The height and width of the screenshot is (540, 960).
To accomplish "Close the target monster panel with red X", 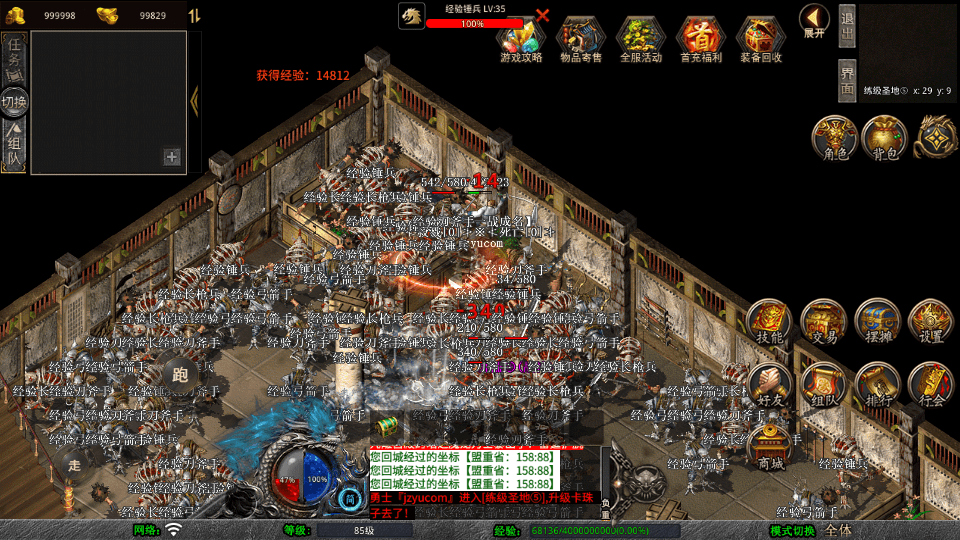I will pos(543,15).
